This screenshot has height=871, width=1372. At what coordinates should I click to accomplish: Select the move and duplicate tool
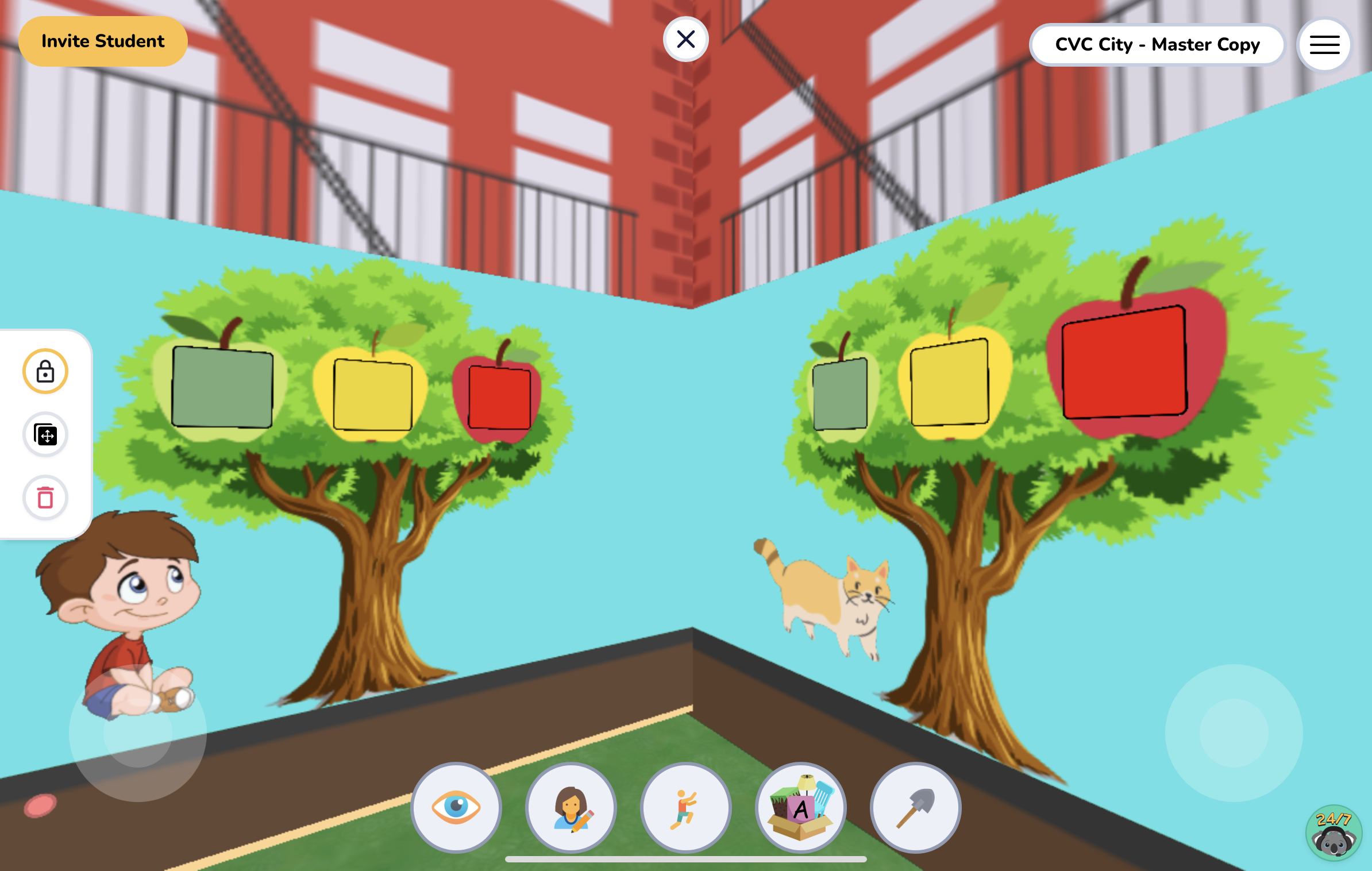pyautogui.click(x=45, y=435)
